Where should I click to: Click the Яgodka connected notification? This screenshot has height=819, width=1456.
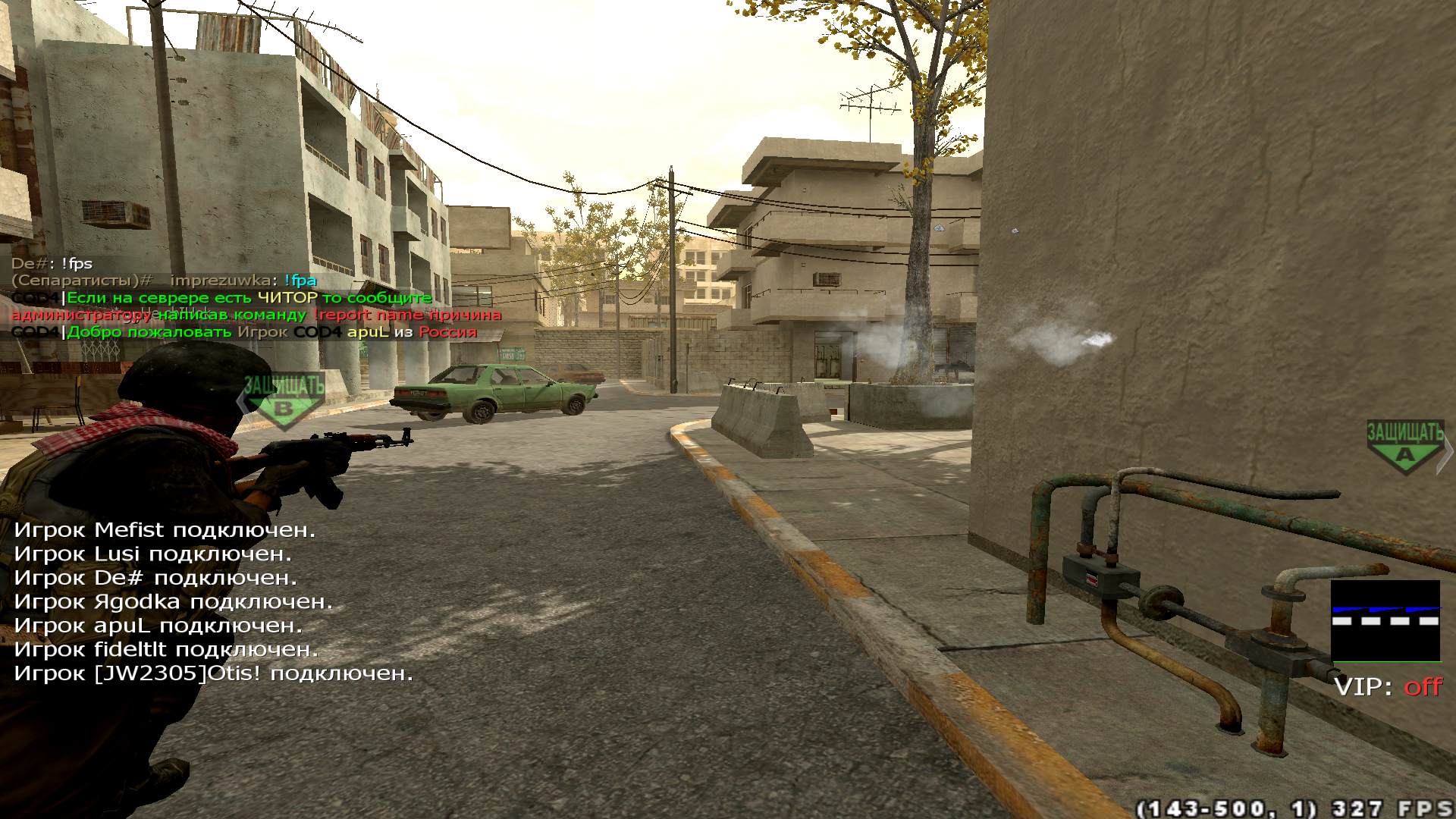174,602
